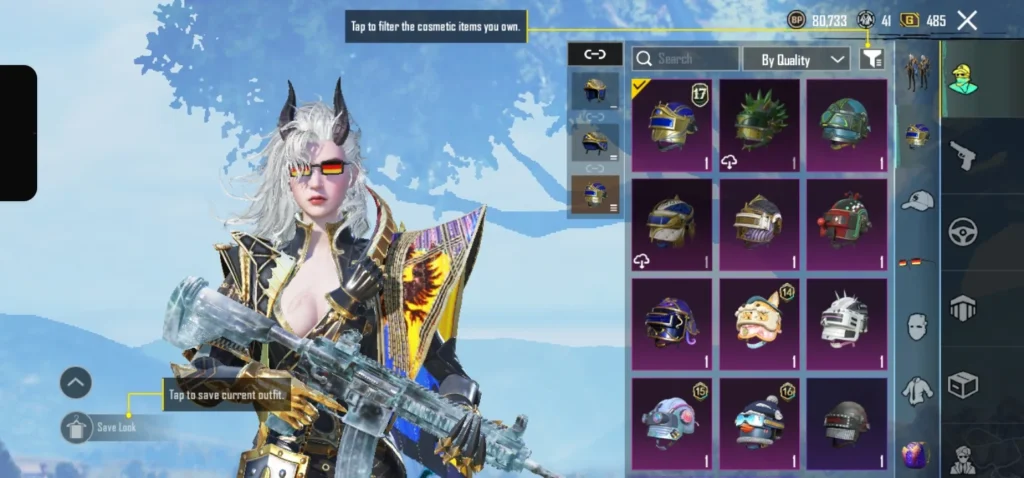Switch to the two-character outfits category
Image resolution: width=1024 pixels, height=478 pixels.
tap(917, 72)
